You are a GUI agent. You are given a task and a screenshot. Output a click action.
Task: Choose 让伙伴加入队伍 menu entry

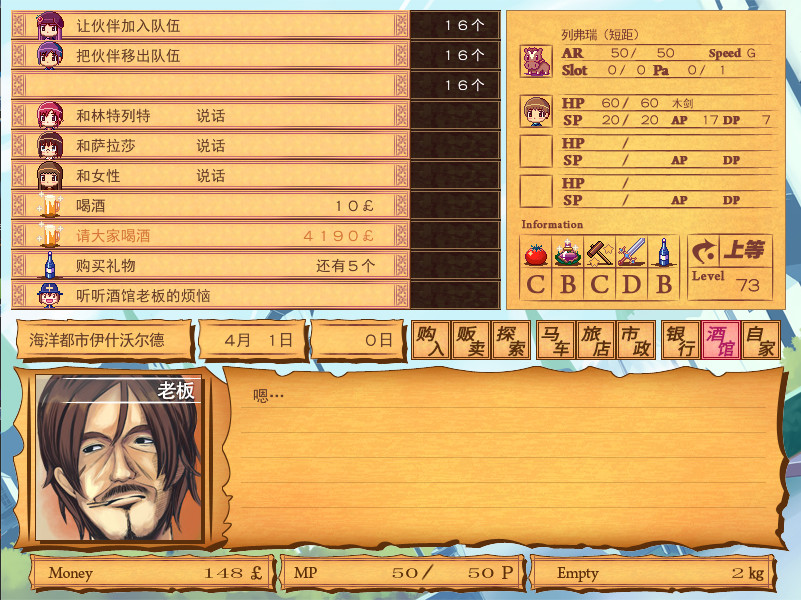point(210,25)
